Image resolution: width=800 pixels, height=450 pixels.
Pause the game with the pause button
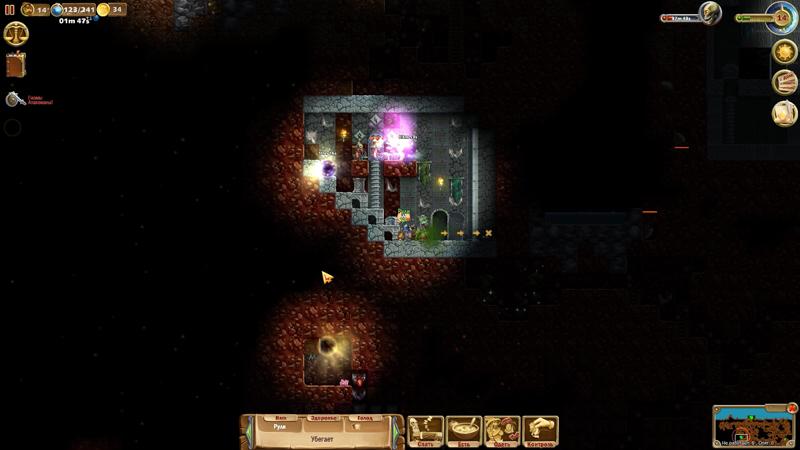pyautogui.click(x=10, y=10)
